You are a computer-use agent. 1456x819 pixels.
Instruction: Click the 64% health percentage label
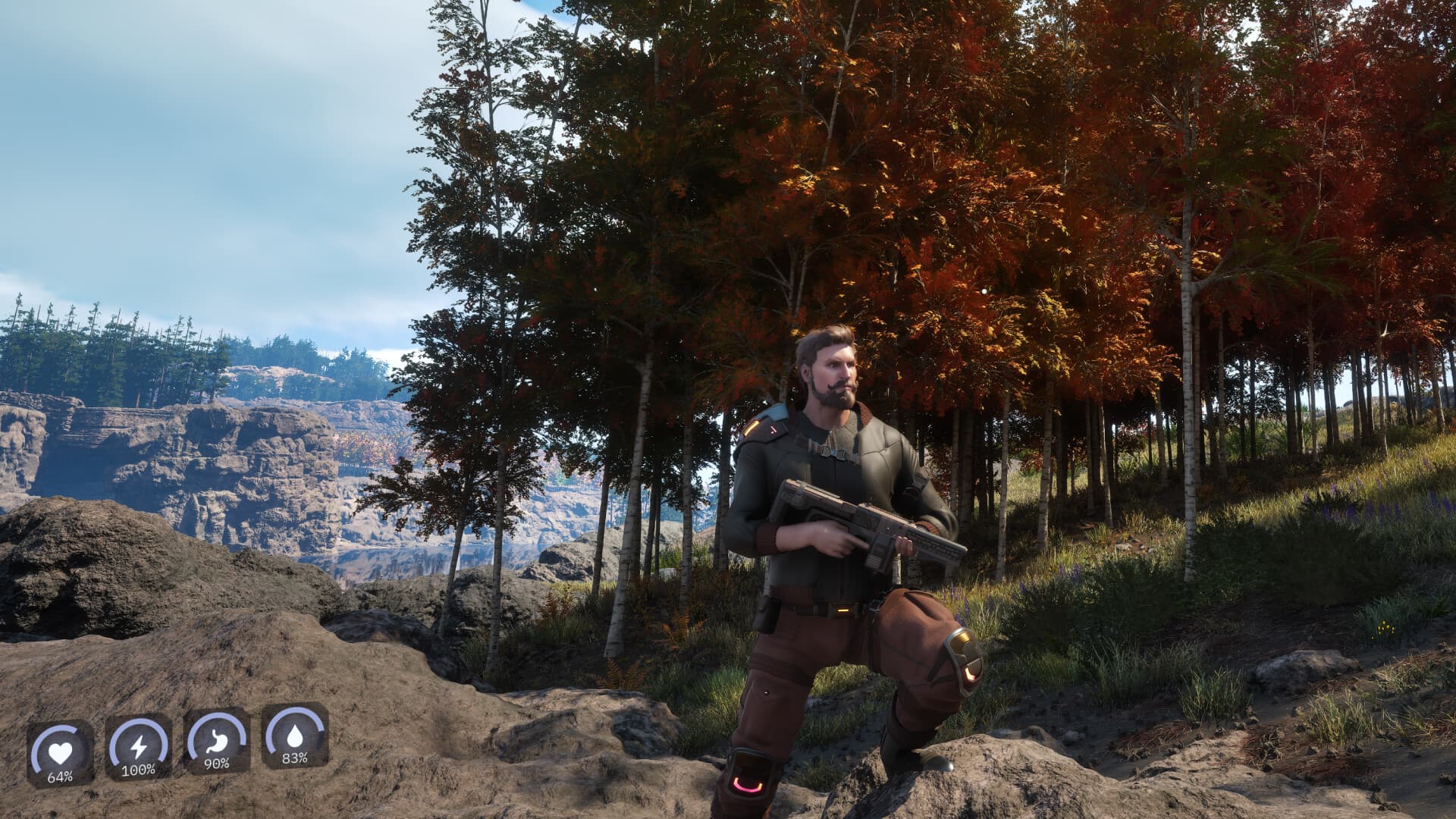point(61,777)
